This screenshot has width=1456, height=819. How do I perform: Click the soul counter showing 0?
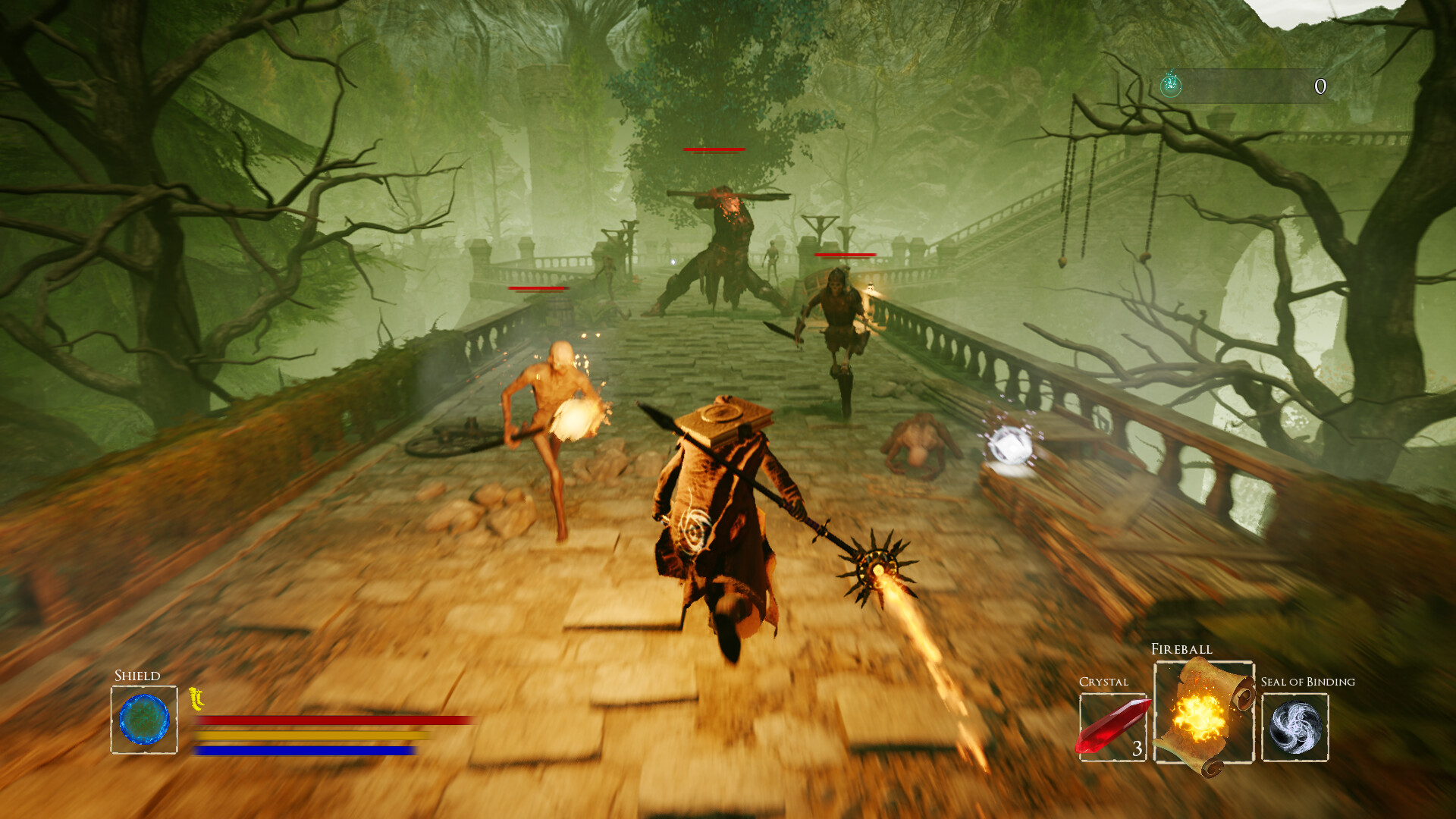1319,87
